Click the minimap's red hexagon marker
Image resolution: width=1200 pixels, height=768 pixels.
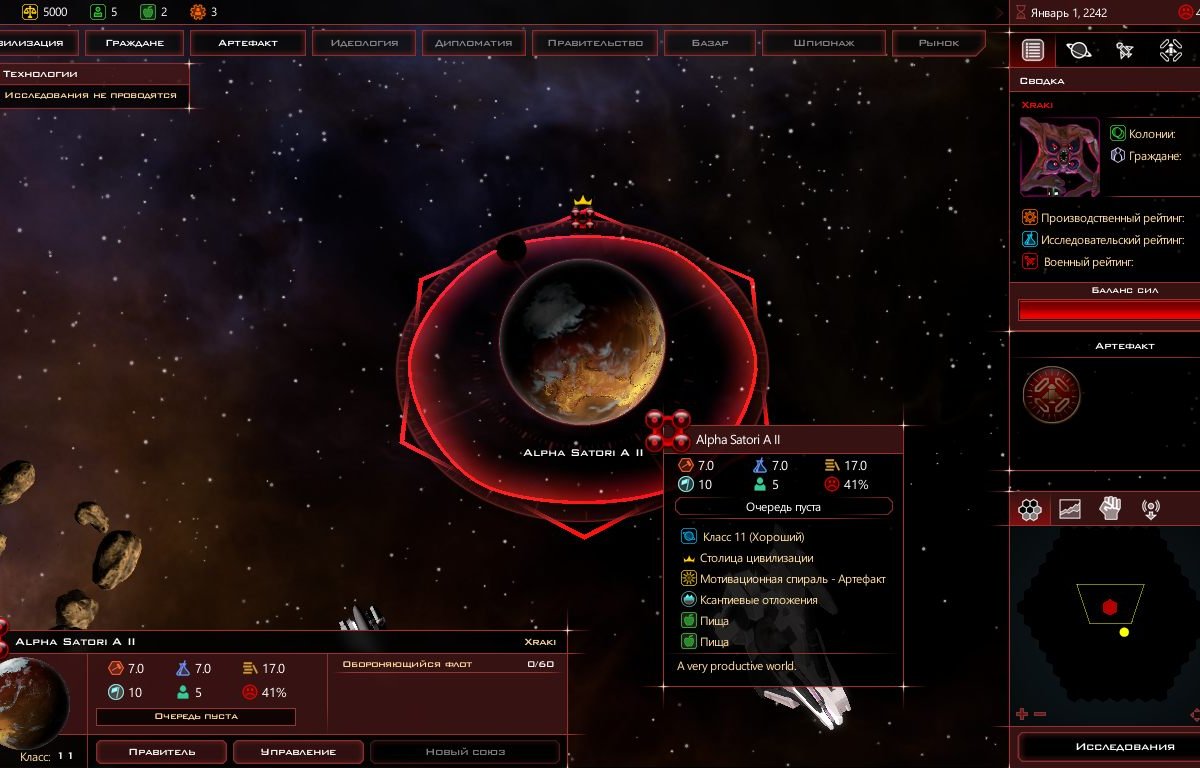click(1109, 607)
